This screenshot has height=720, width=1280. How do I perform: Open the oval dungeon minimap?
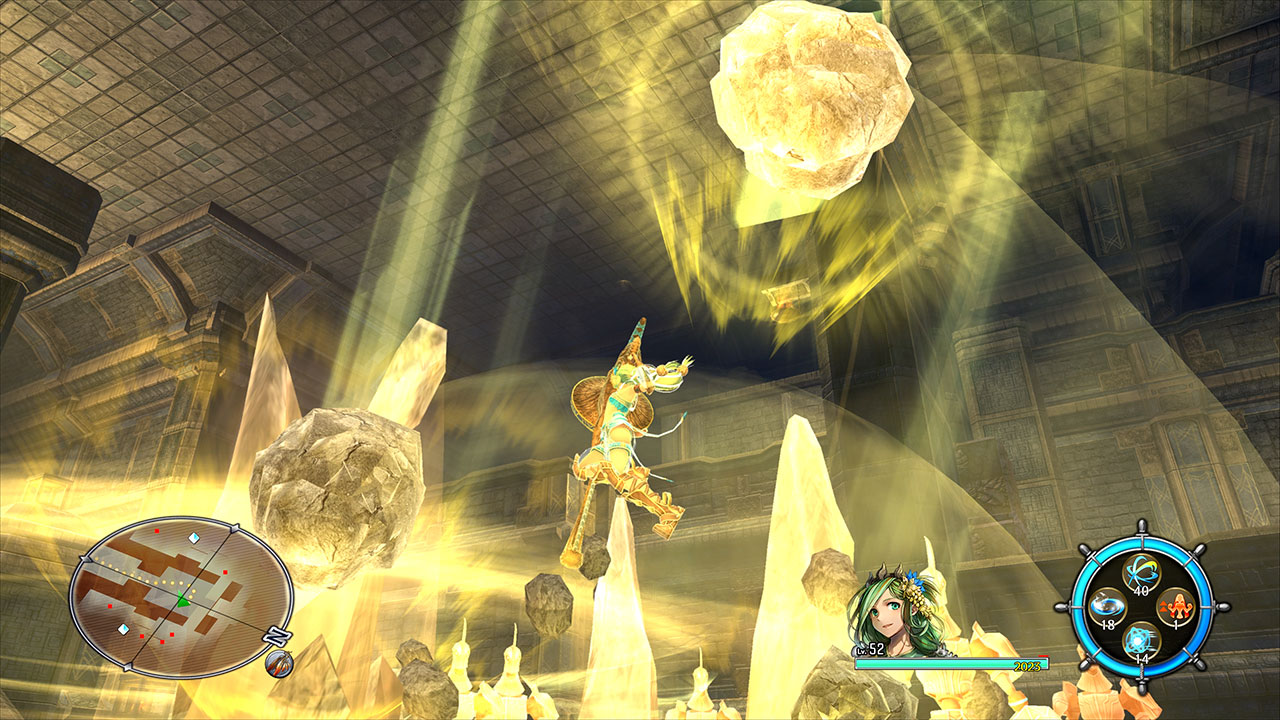pos(181,597)
